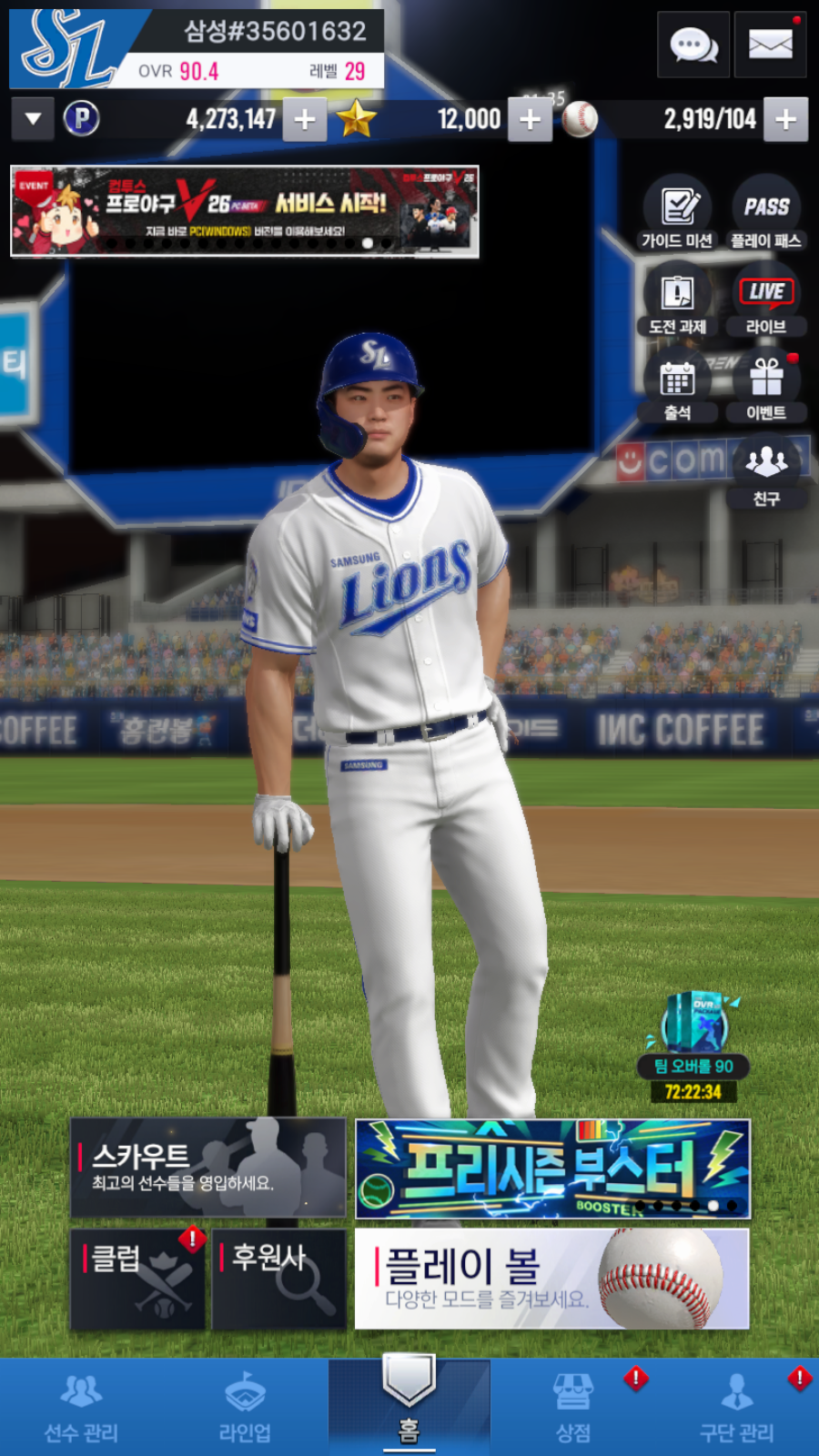Open the 친구 friends list
819x1456 pixels.
click(x=766, y=471)
